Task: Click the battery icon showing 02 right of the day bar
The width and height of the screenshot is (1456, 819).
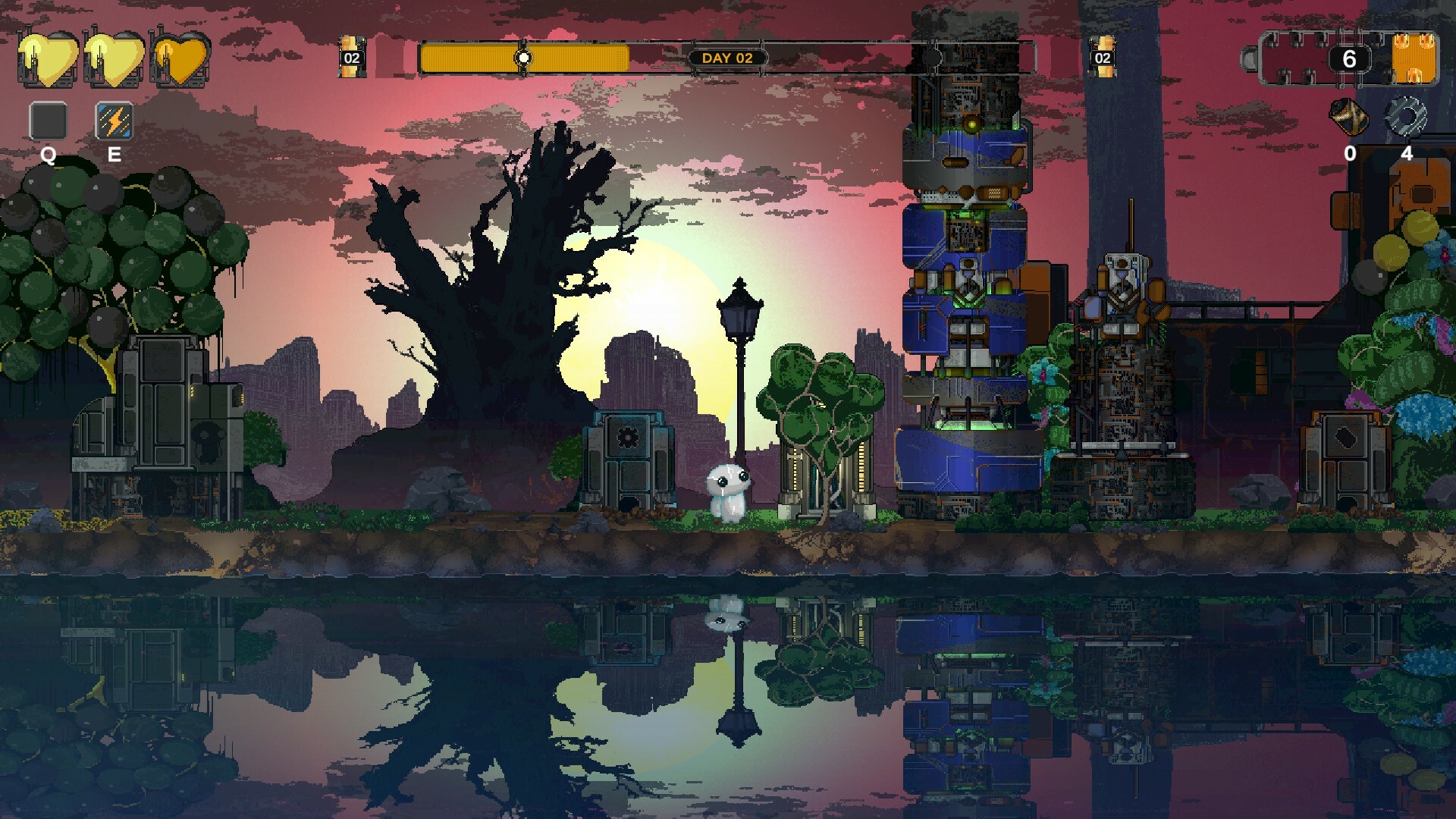Action: tap(1102, 56)
